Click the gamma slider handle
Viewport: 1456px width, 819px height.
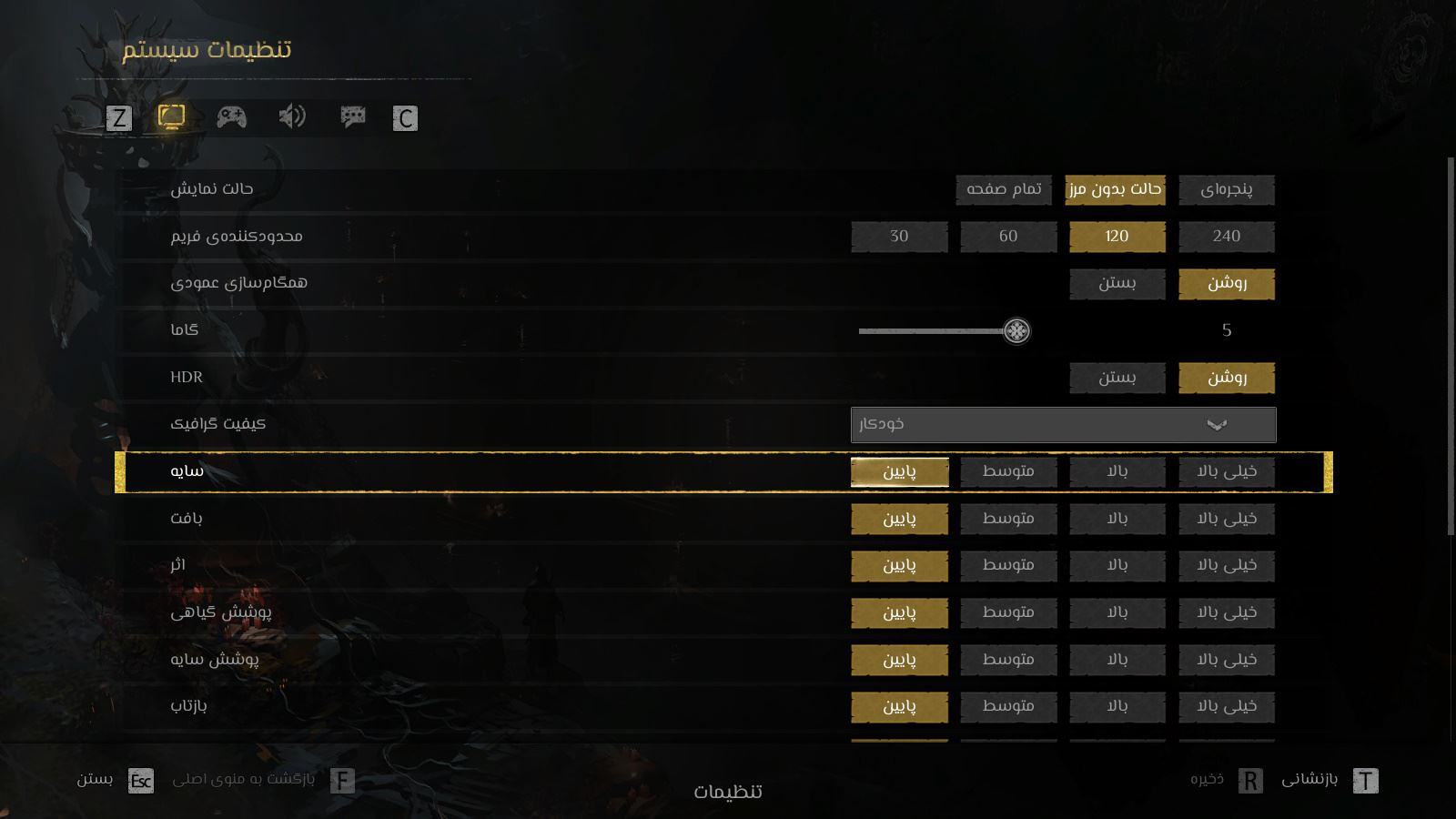(1016, 330)
